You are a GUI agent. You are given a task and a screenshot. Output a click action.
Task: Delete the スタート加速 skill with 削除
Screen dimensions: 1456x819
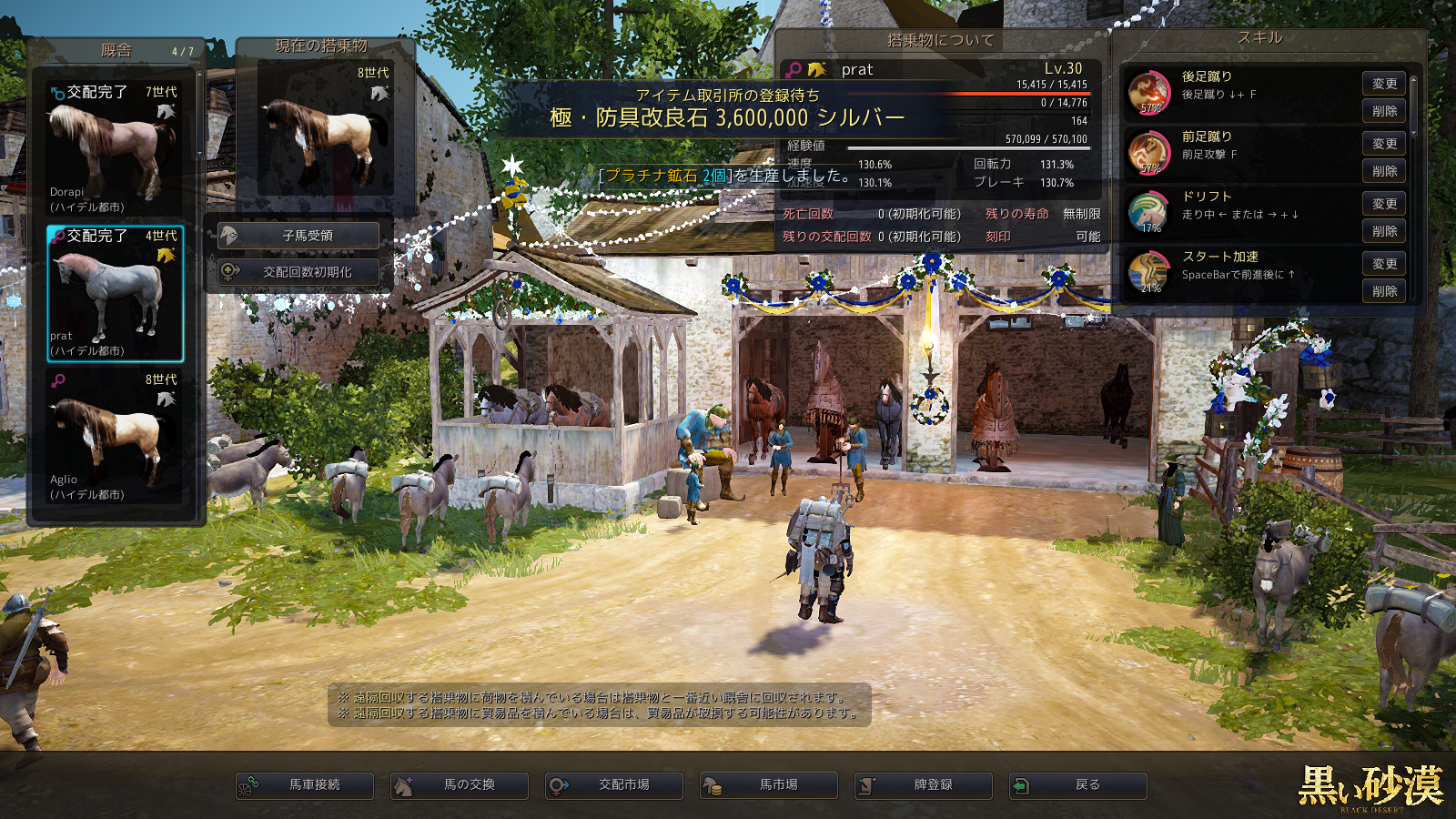click(x=1384, y=291)
